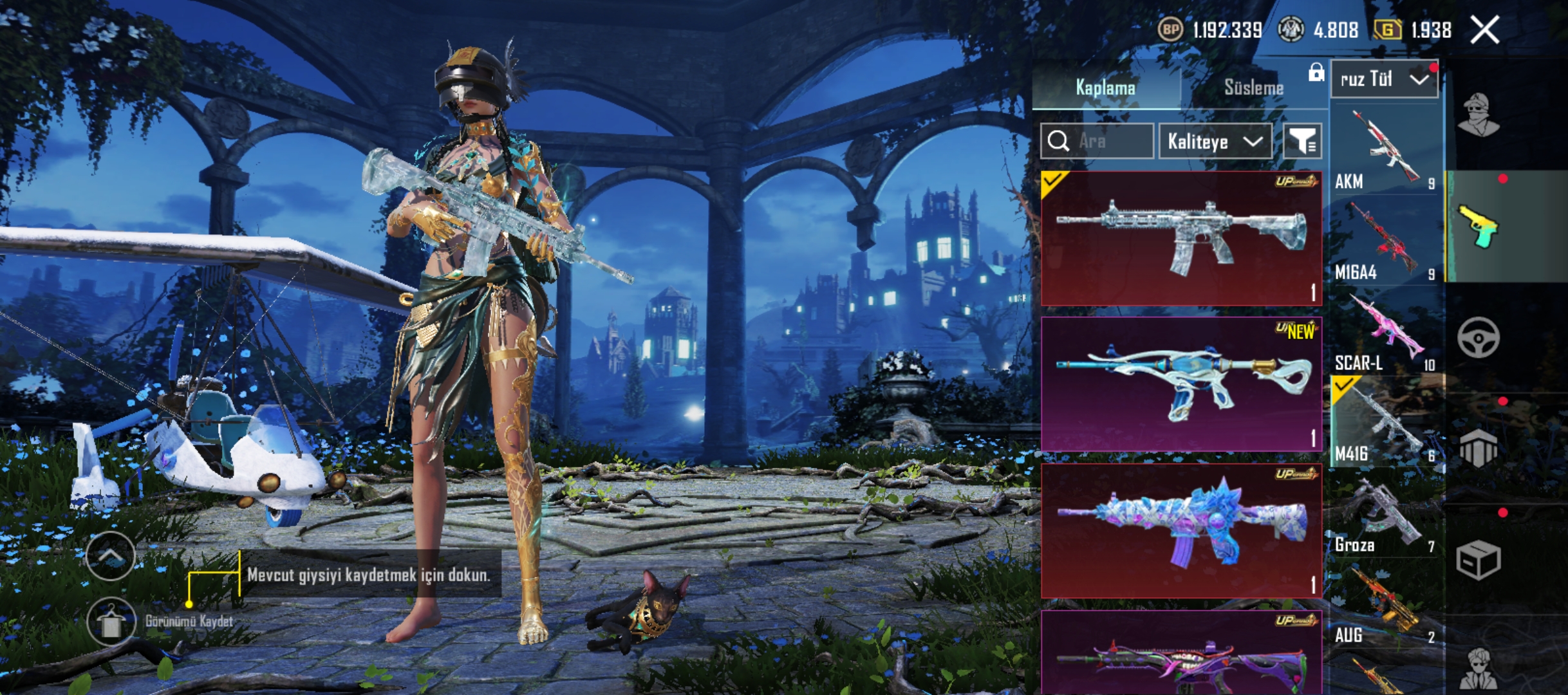The height and width of the screenshot is (695, 1568).
Task: Open the Kaliteye sort dropdown
Action: (x=1215, y=141)
